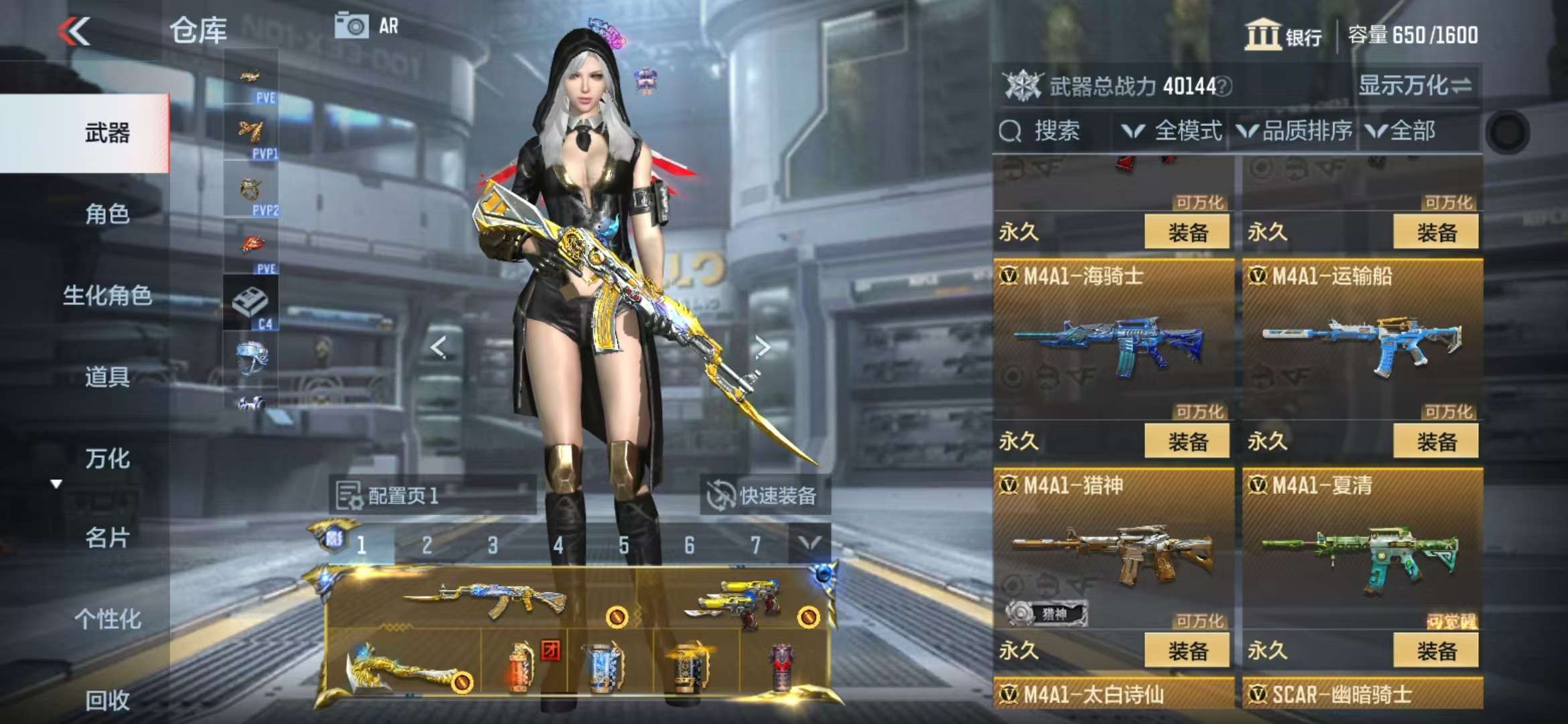
Task: Select the 道具 items tab
Action: (107, 377)
